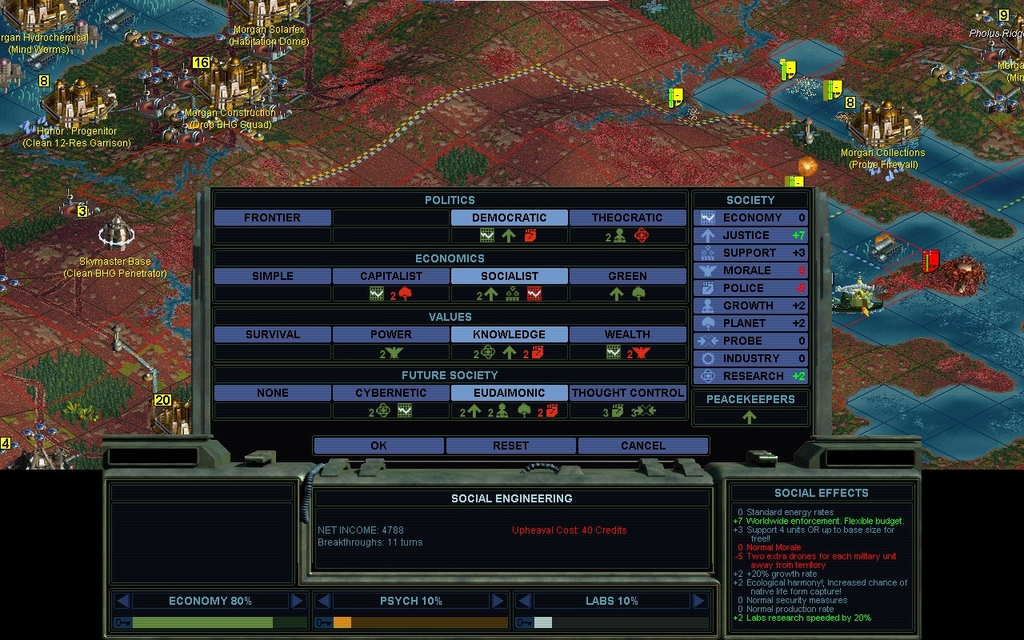
Task: Switch values to Wealth
Action: coord(627,334)
